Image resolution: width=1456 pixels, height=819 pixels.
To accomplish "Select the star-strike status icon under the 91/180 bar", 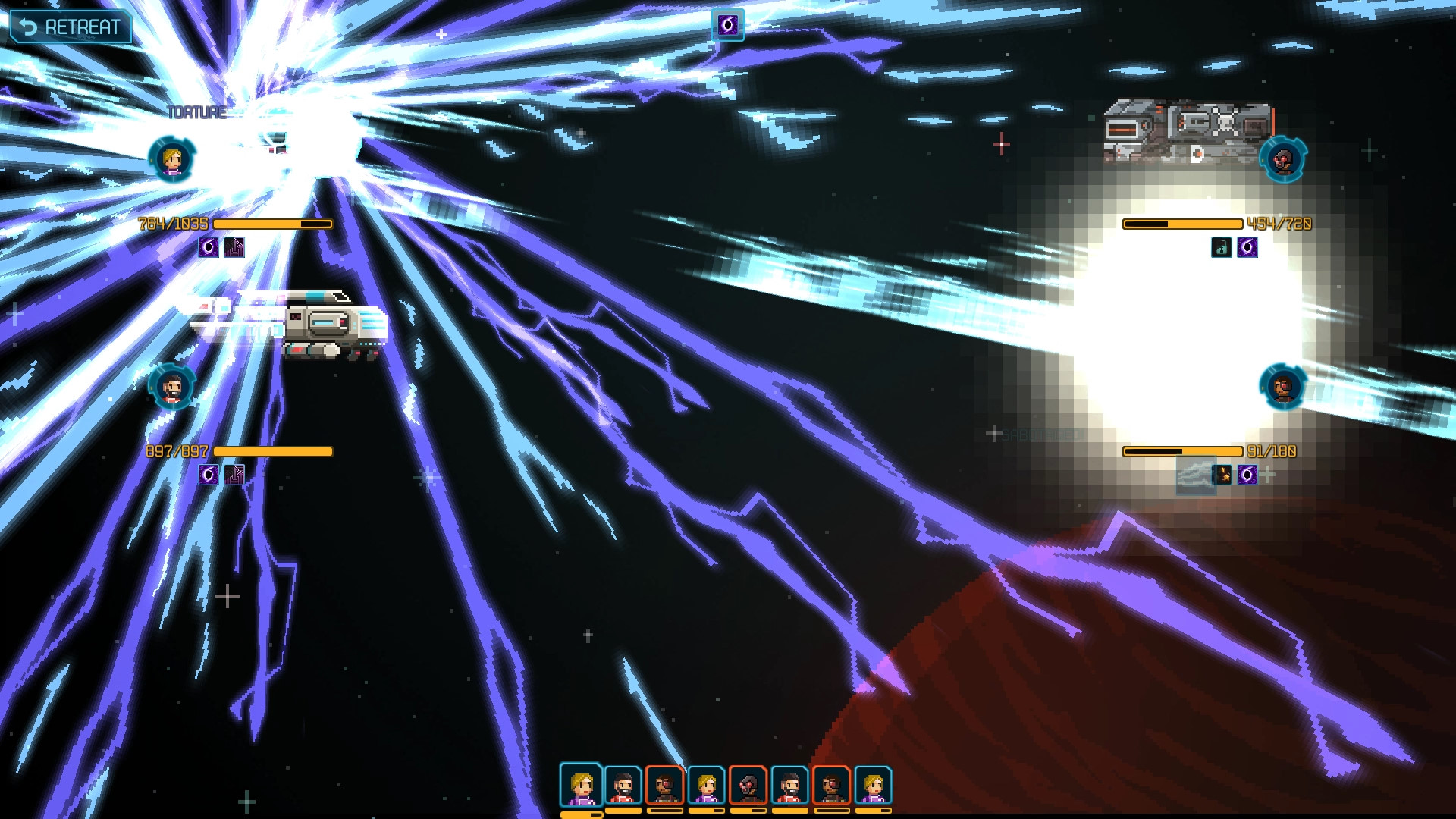I will [1221, 475].
